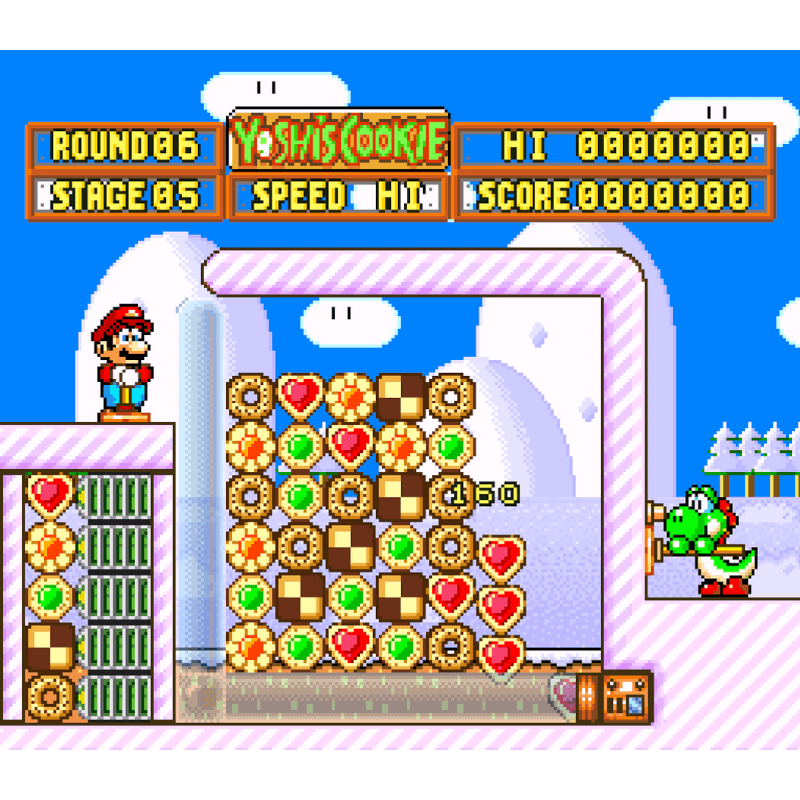Screen dimensions: 800x800
Task: Select the heart cookie in Mario's side panel
Action: point(50,495)
